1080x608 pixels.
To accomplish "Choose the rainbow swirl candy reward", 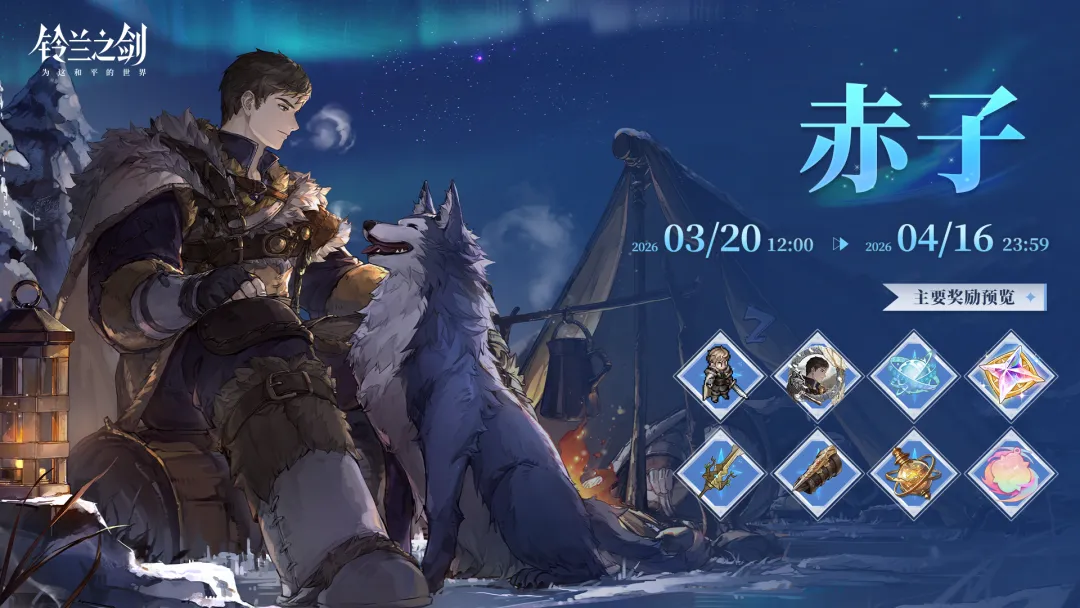I will click(x=1011, y=473).
